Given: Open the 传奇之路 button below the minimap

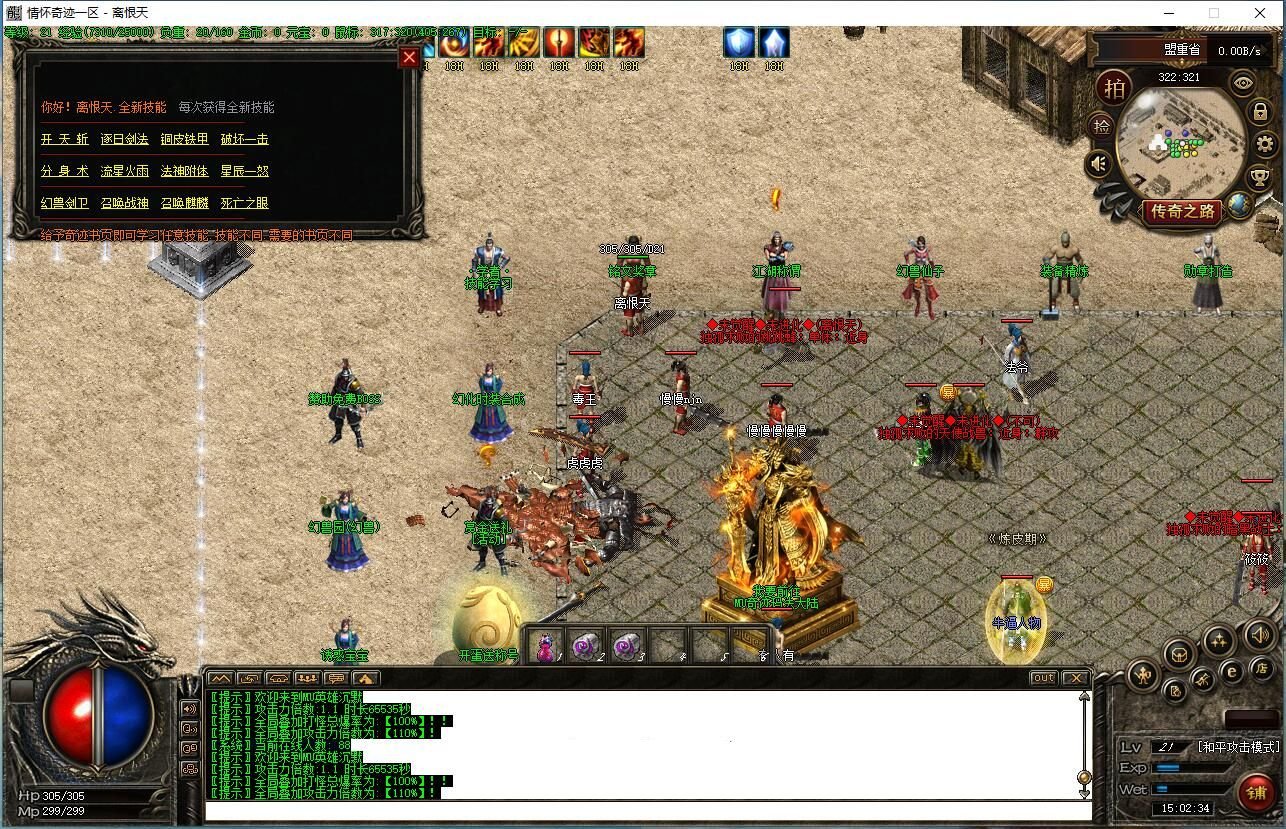Looking at the screenshot, I should click(x=1182, y=211).
